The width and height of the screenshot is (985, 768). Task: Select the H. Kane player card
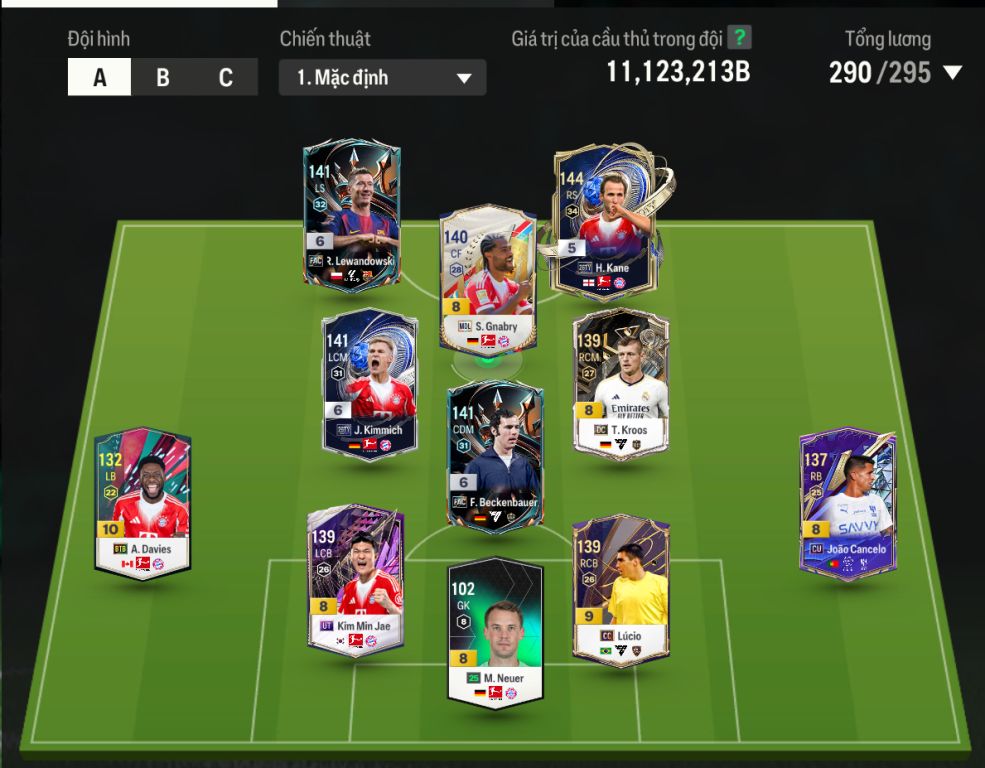pos(603,220)
